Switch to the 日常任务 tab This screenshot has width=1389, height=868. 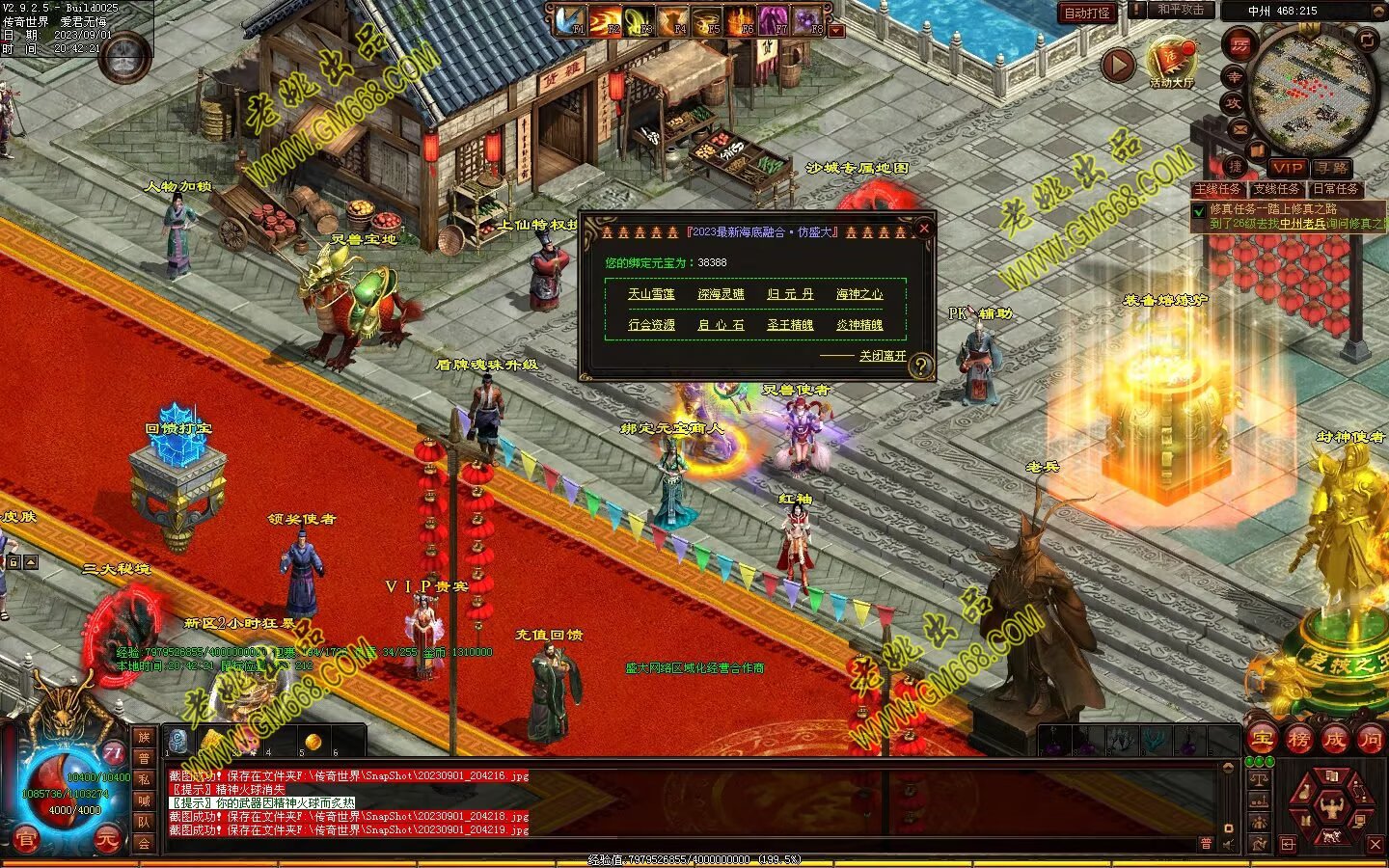(x=1335, y=189)
